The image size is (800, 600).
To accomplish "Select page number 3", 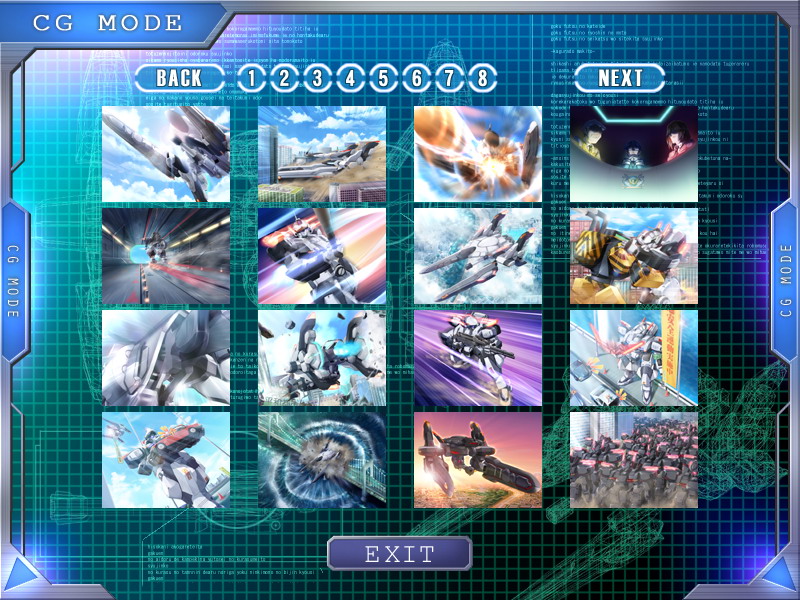I will click(317, 77).
